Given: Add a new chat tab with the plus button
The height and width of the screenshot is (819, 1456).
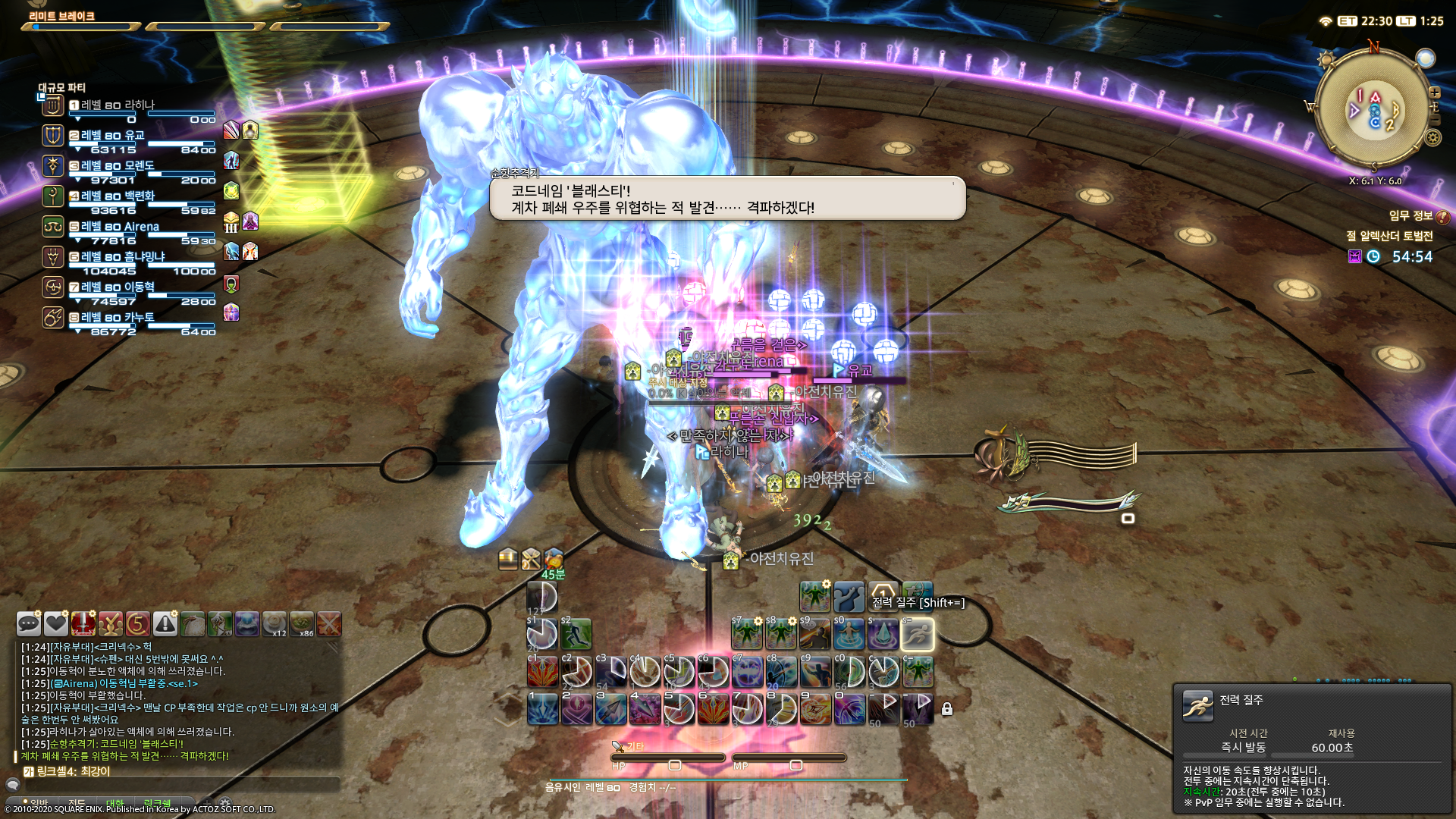Looking at the screenshot, I should pos(207,803).
